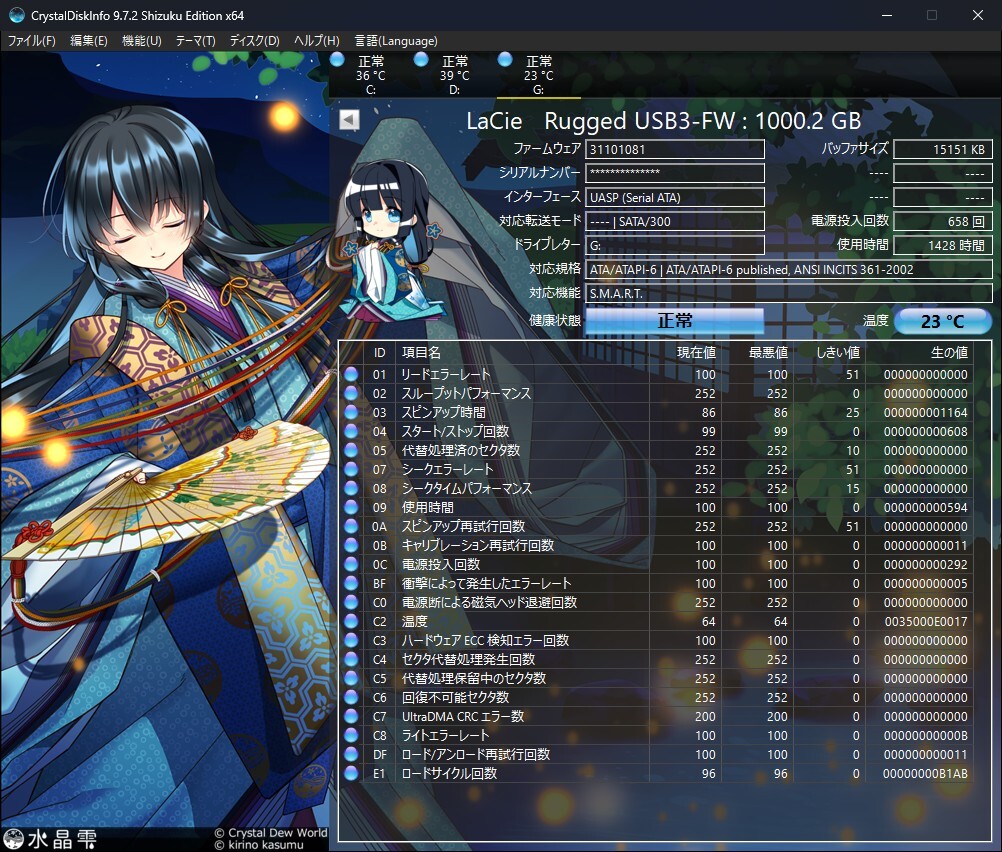Minimize the CrystalDiskInfo window
Image resolution: width=1002 pixels, height=852 pixels.
coord(886,15)
